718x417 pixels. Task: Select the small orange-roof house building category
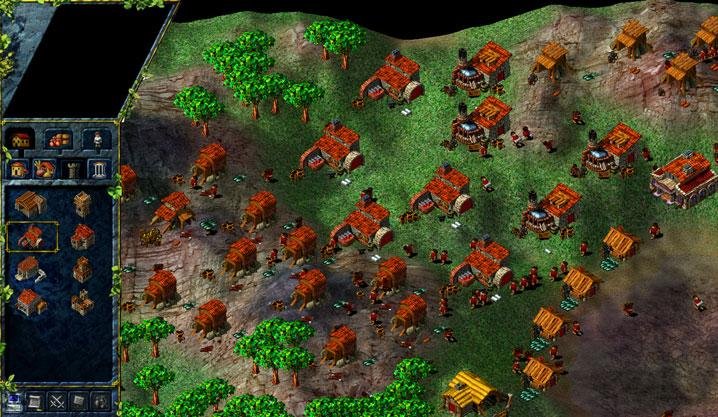coord(19,168)
